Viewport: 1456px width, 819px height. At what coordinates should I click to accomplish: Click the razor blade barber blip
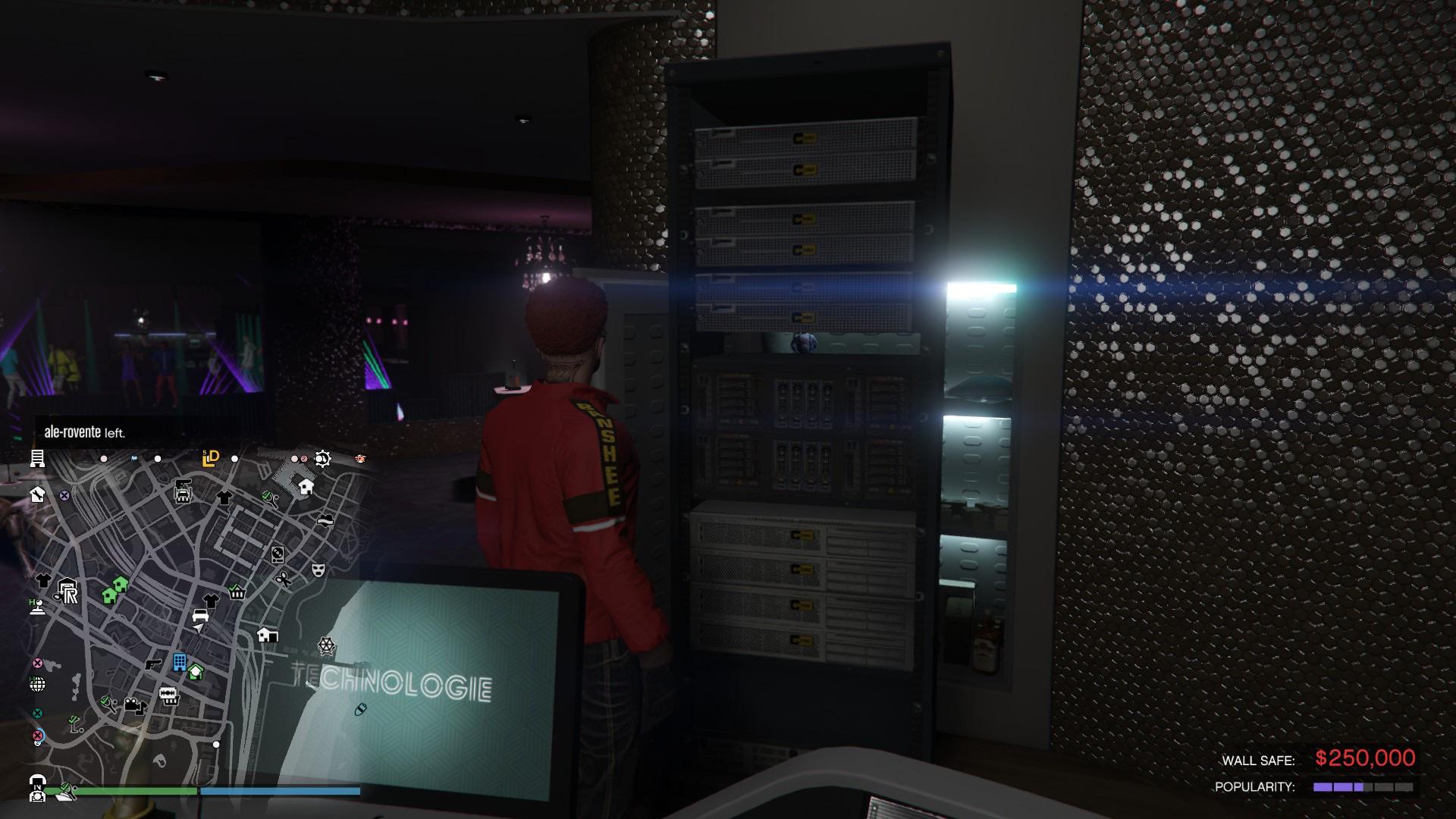click(168, 693)
